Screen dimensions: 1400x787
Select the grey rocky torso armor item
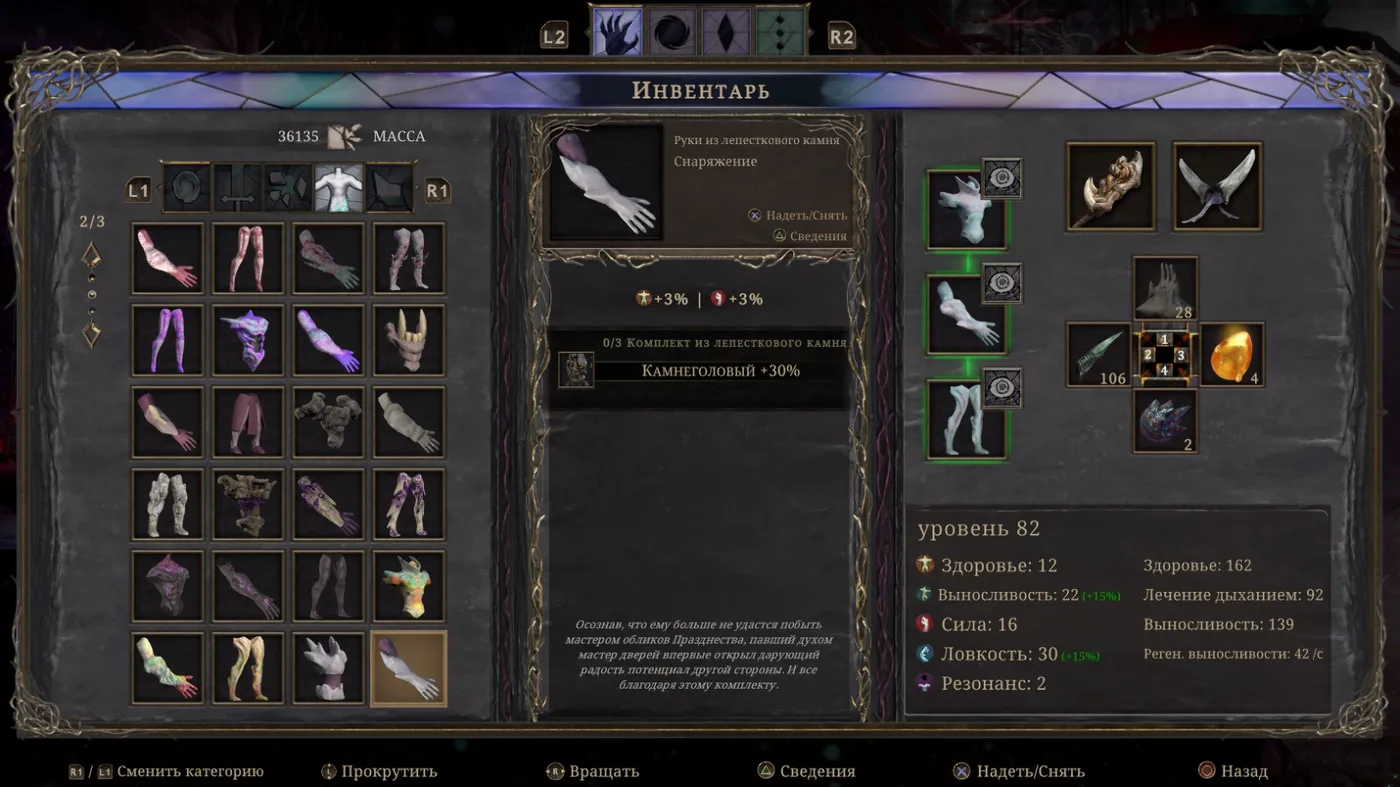pyautogui.click(x=329, y=422)
